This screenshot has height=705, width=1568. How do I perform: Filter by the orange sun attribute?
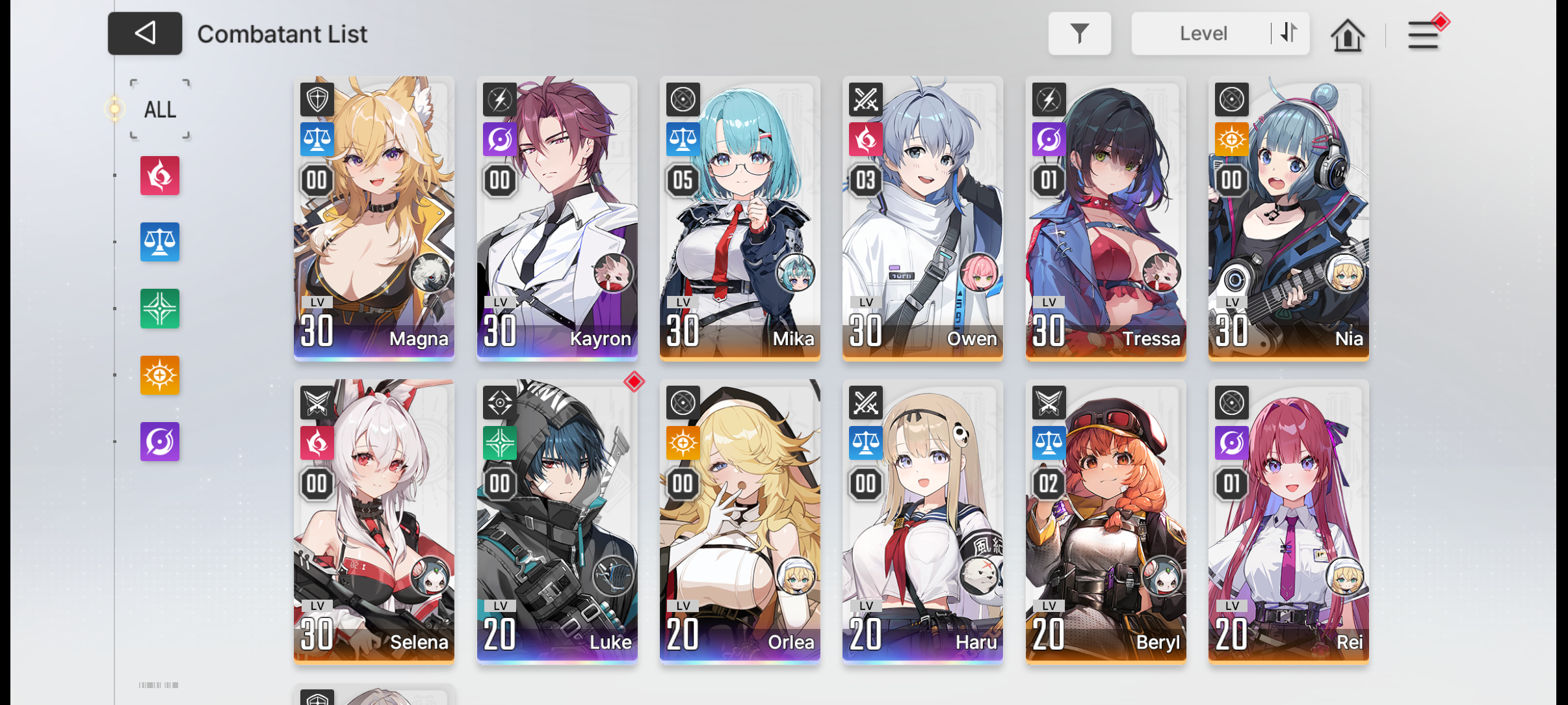pos(160,375)
